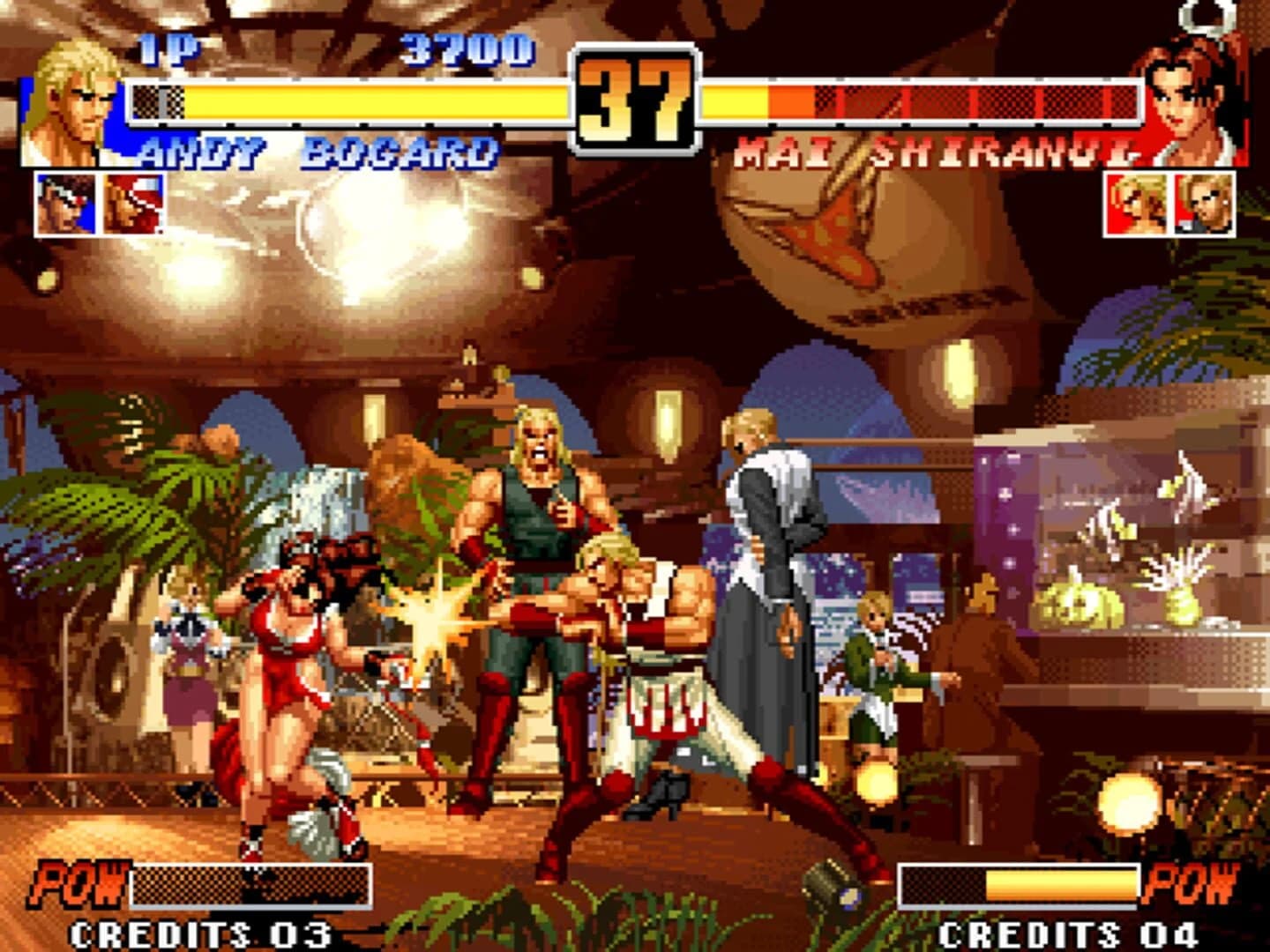Screen dimensions: 1270x952
Task: Click the rightmost teammate portrait near Mai's side
Action: [1203, 205]
